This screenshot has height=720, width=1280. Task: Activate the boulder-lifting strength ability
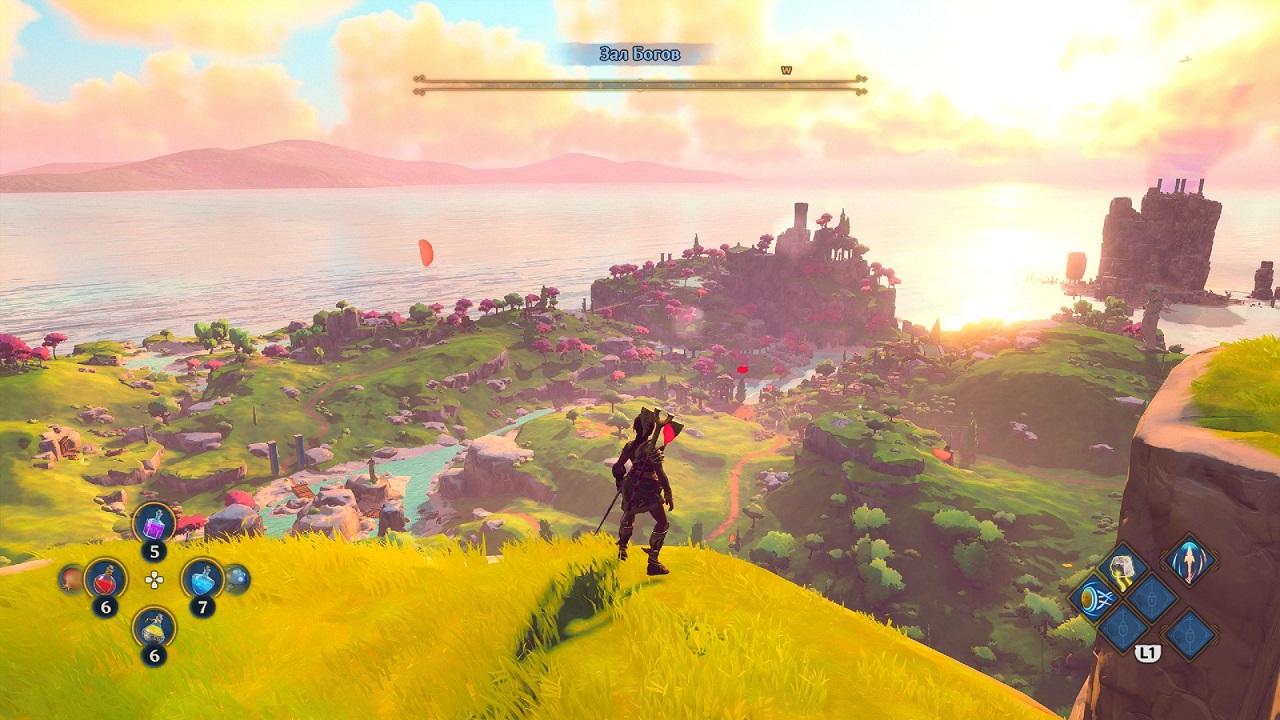(x=1121, y=567)
